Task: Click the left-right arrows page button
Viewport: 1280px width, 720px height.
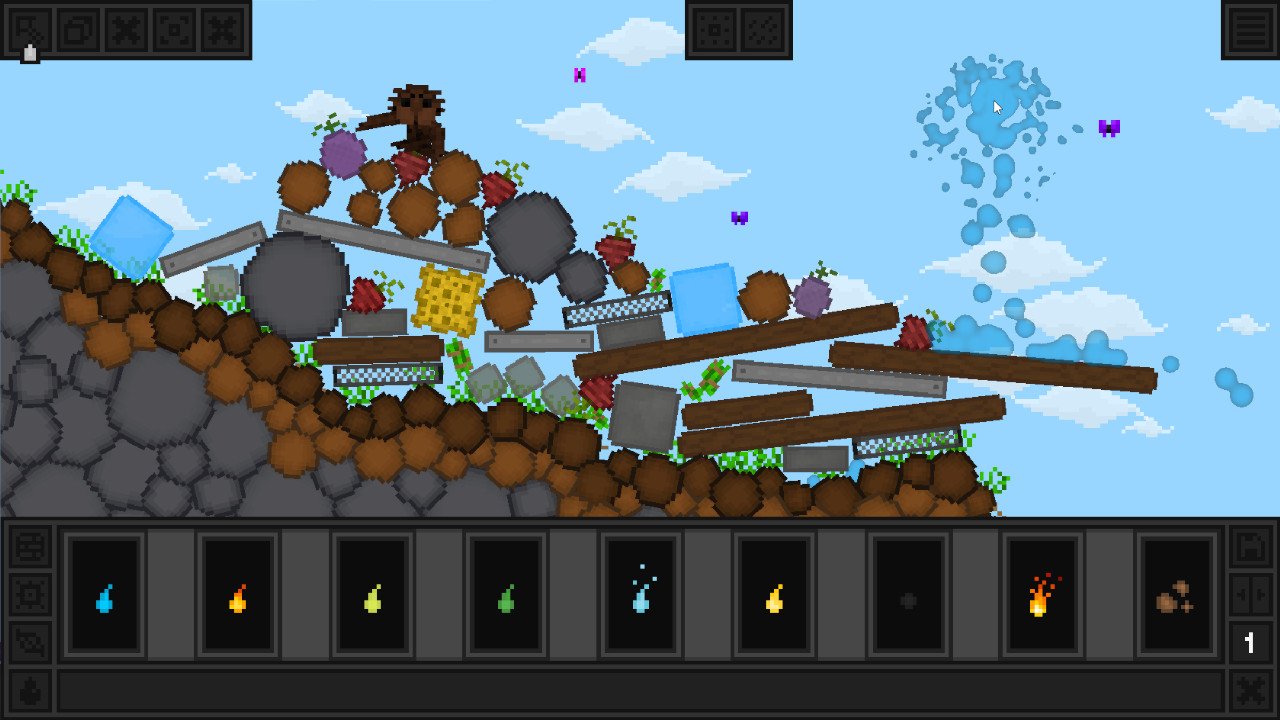Action: pos(1249,596)
